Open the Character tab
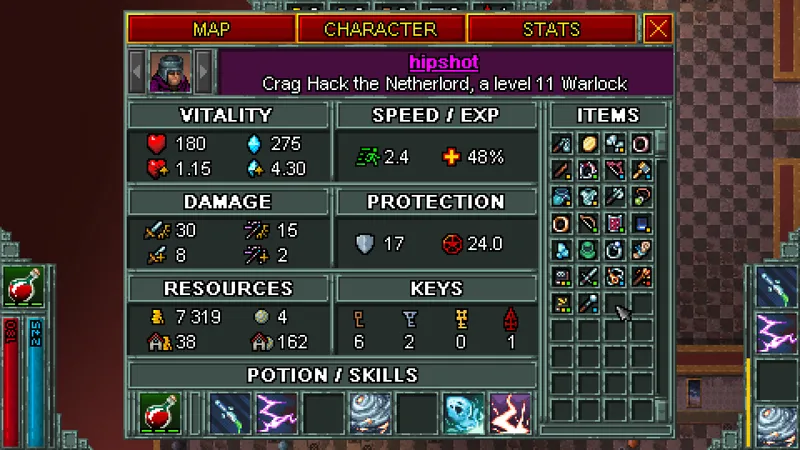This screenshot has height=450, width=800. coord(381,29)
